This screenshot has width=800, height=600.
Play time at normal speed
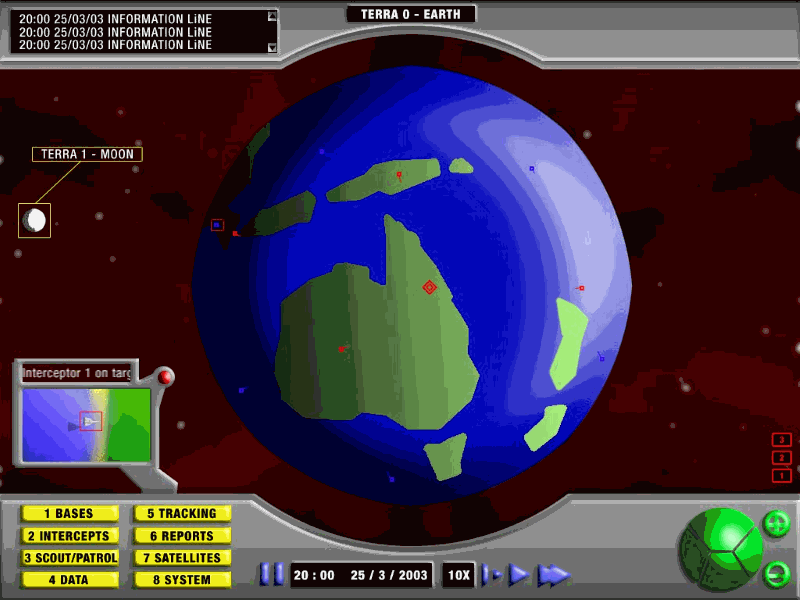pos(518,575)
